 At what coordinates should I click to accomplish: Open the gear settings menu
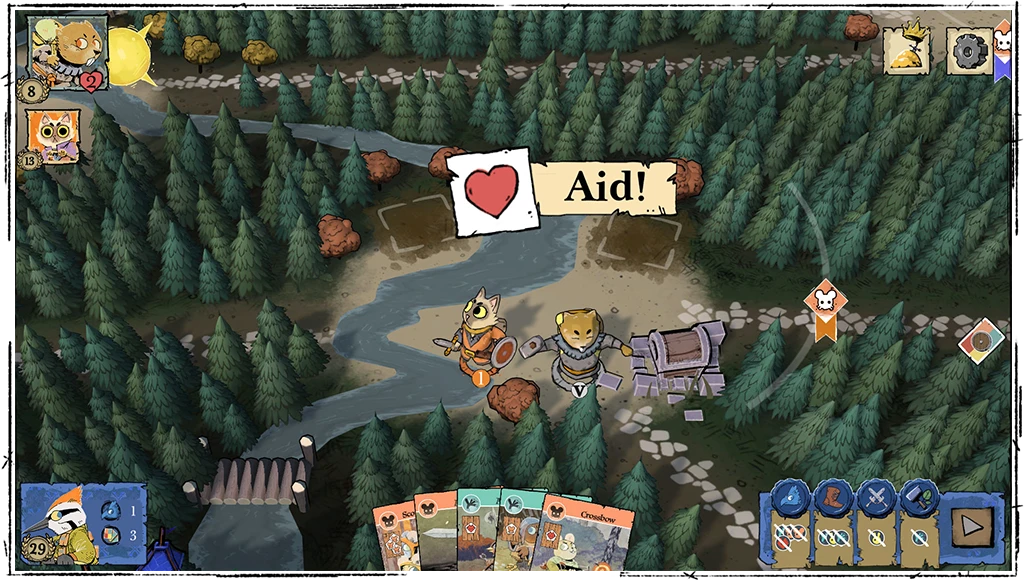(968, 51)
